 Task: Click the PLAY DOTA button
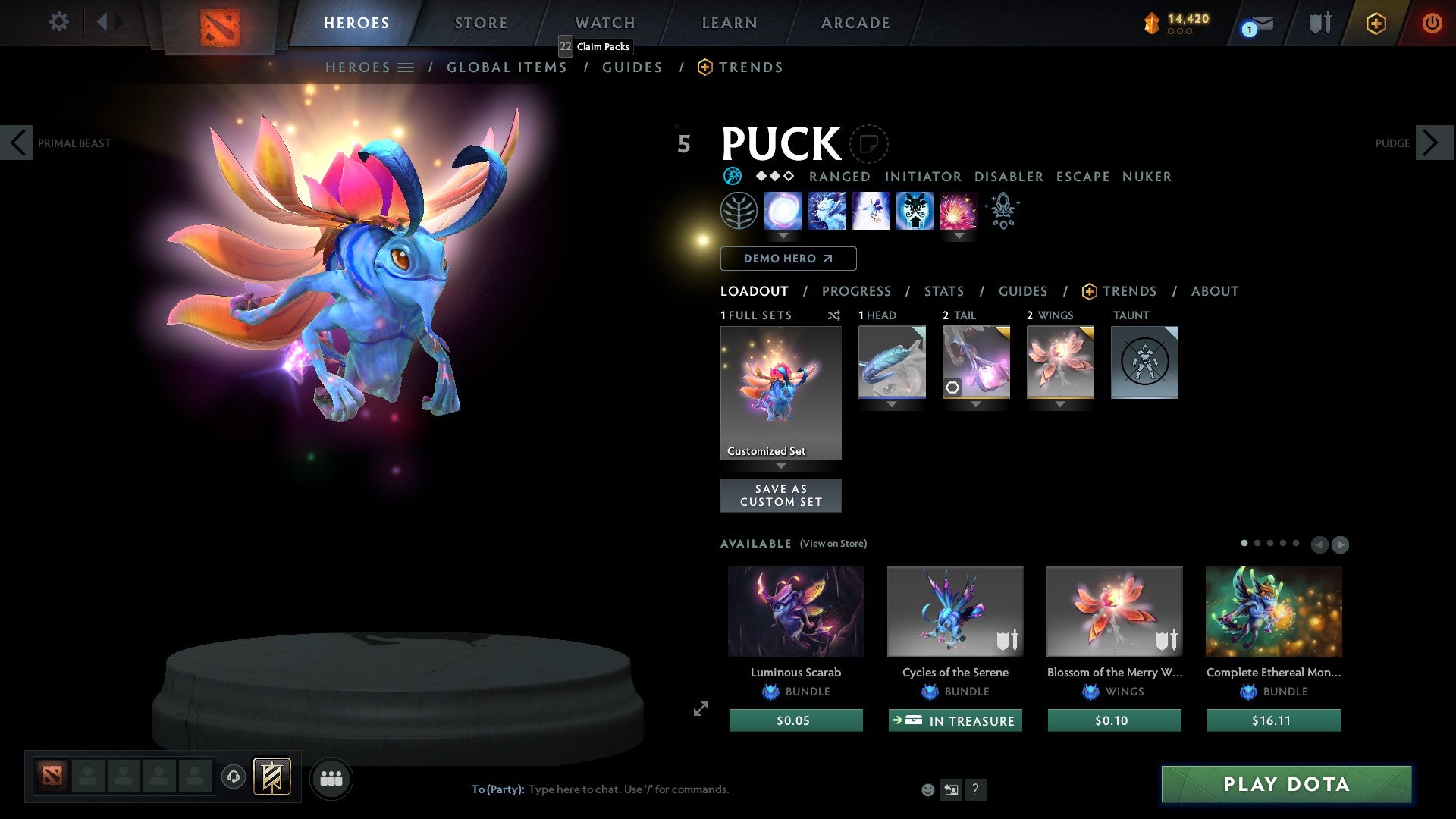[x=1285, y=785]
